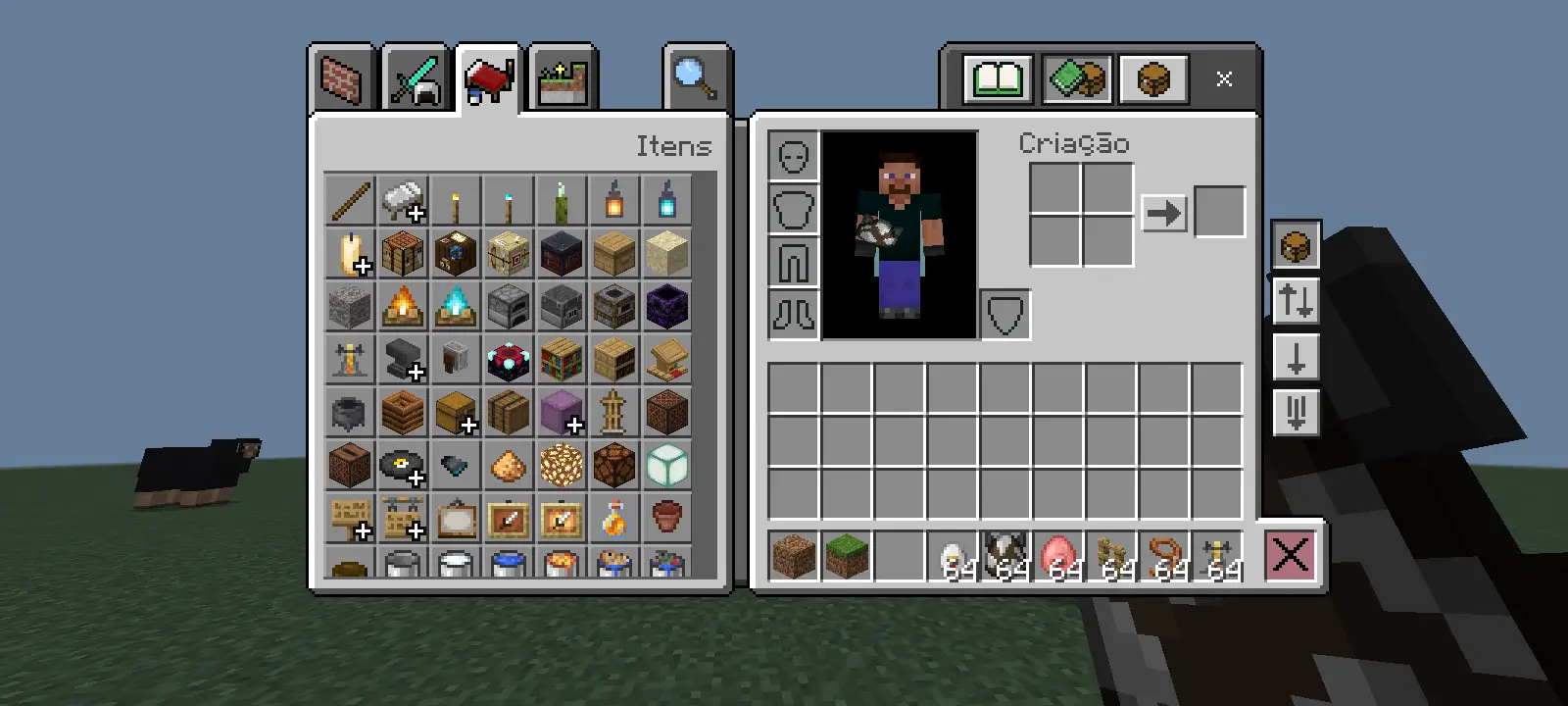Switch to the Construction tab with brick icon

[342, 79]
